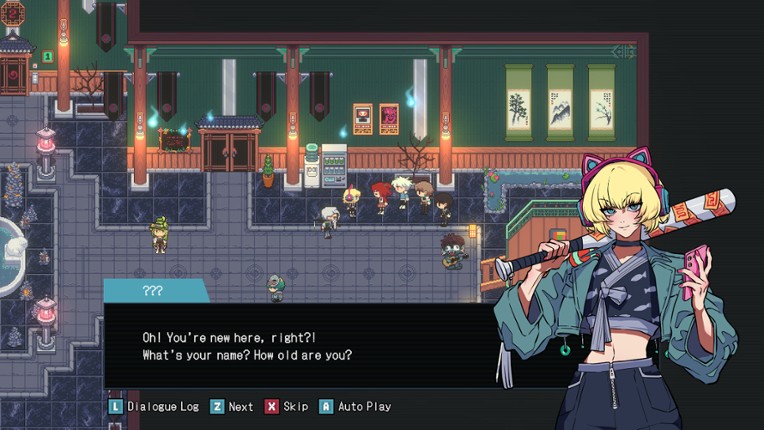Open the Dialogue Log
Viewport: 764px width, 430px height.
(154, 407)
